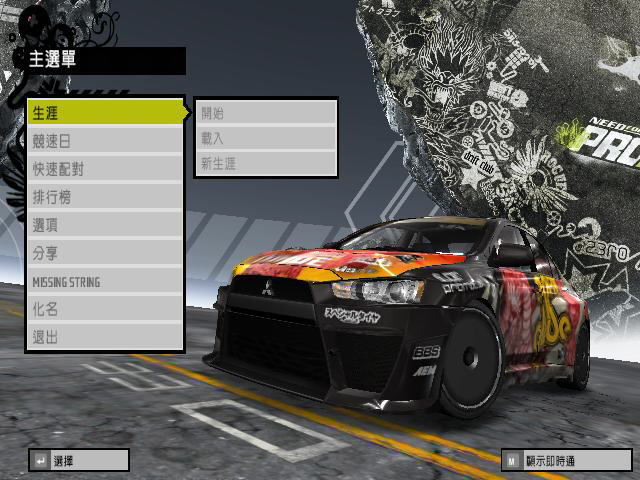Choose 快速配對 quick match
Viewport: 640px width, 480px height.
coord(105,169)
